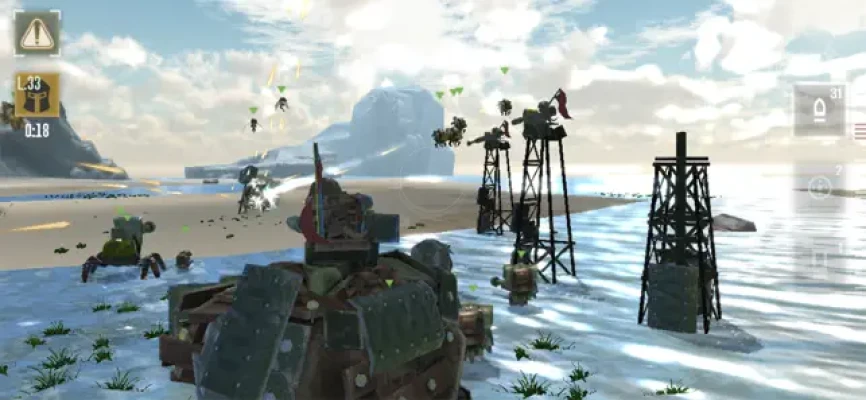Activate the level 33 knight helmet ability

point(36,96)
